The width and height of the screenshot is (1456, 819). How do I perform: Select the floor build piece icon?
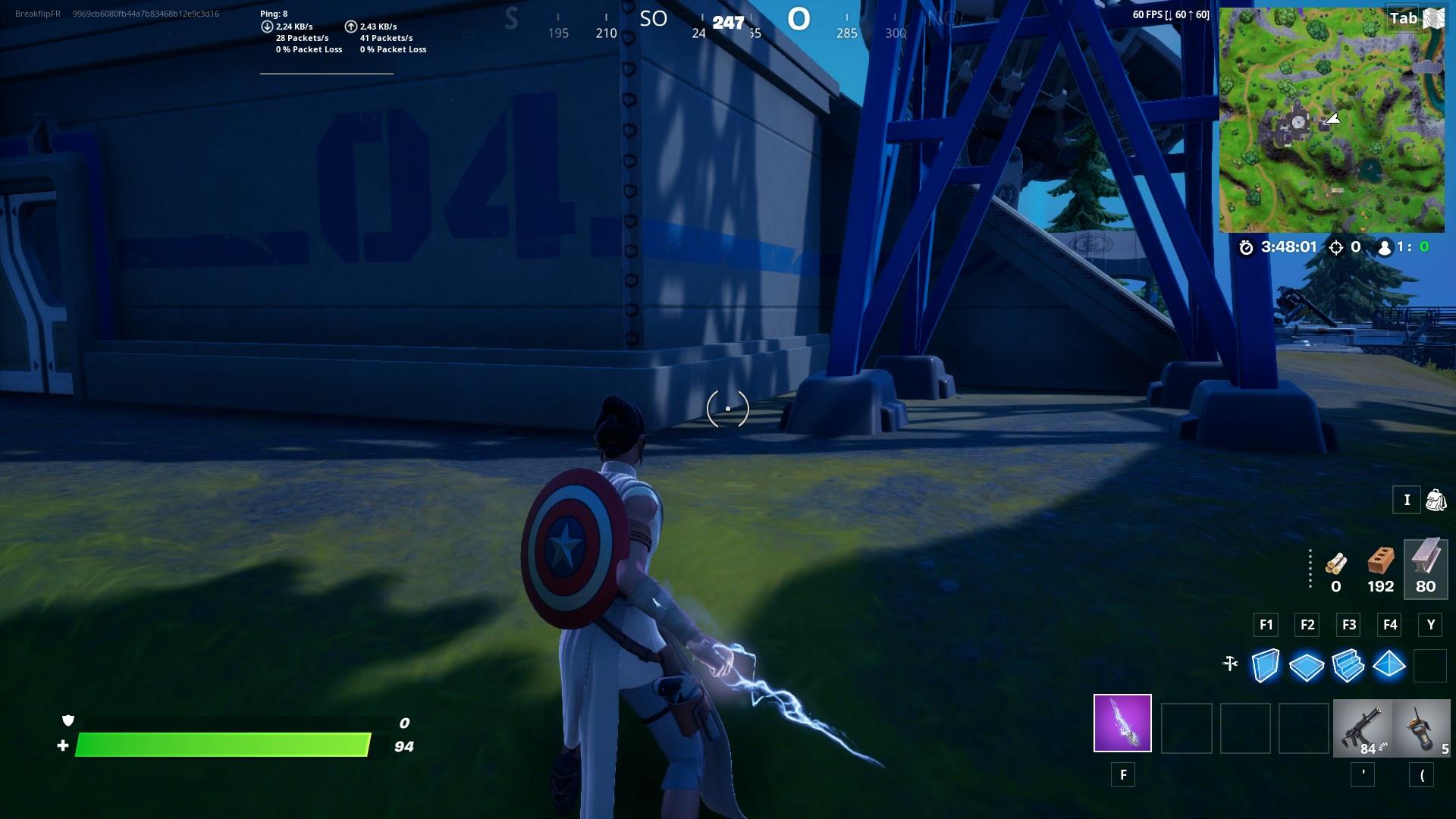tap(1307, 667)
